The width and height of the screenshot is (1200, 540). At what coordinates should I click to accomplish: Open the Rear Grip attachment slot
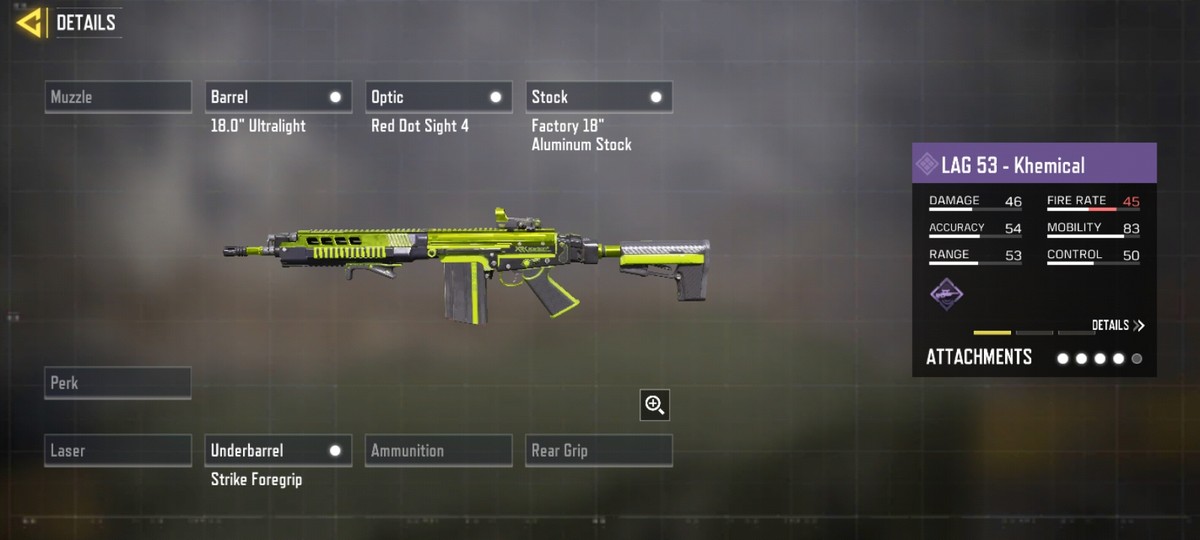coord(598,451)
